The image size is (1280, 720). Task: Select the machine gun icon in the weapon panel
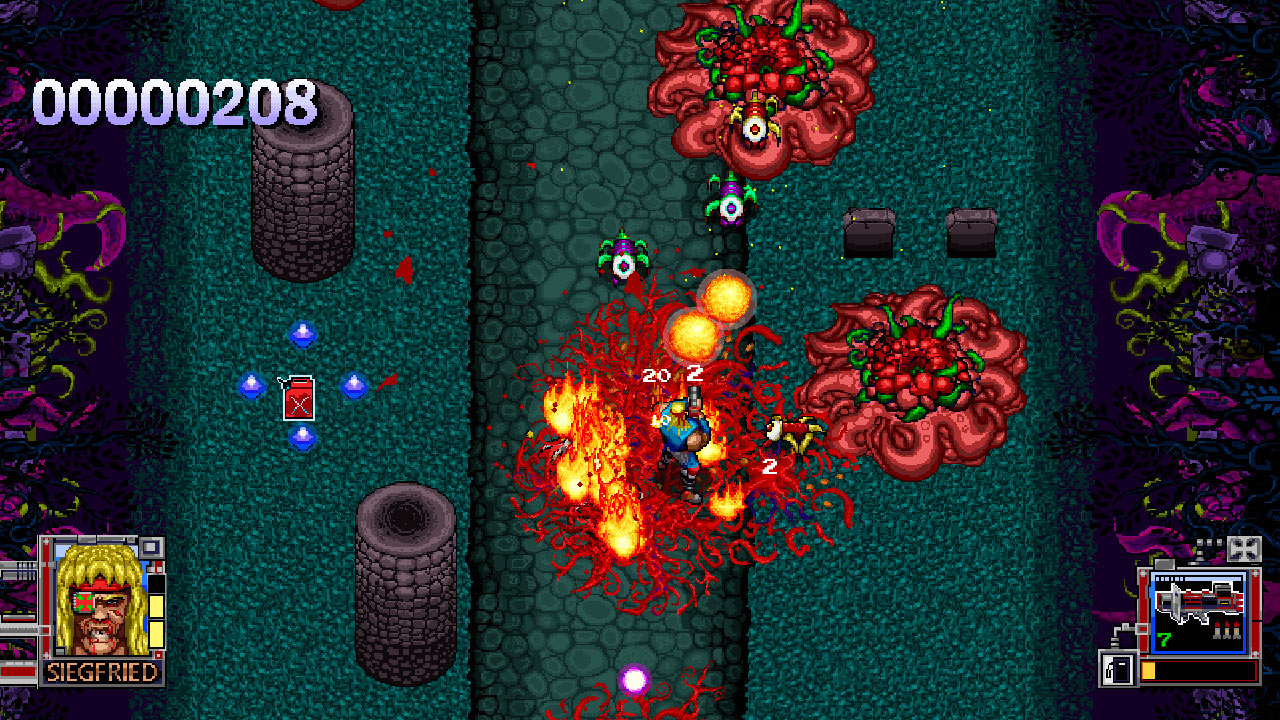[x=1198, y=600]
